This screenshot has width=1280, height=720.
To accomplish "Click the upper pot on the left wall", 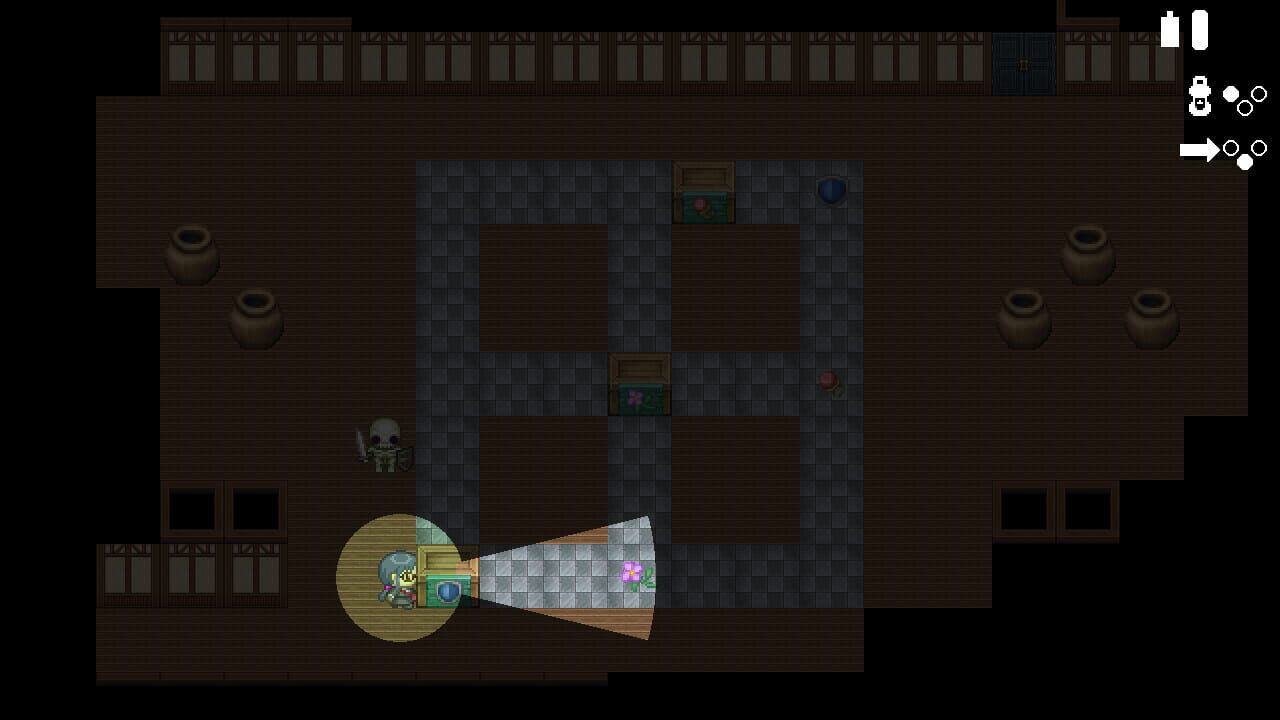I will point(192,252).
